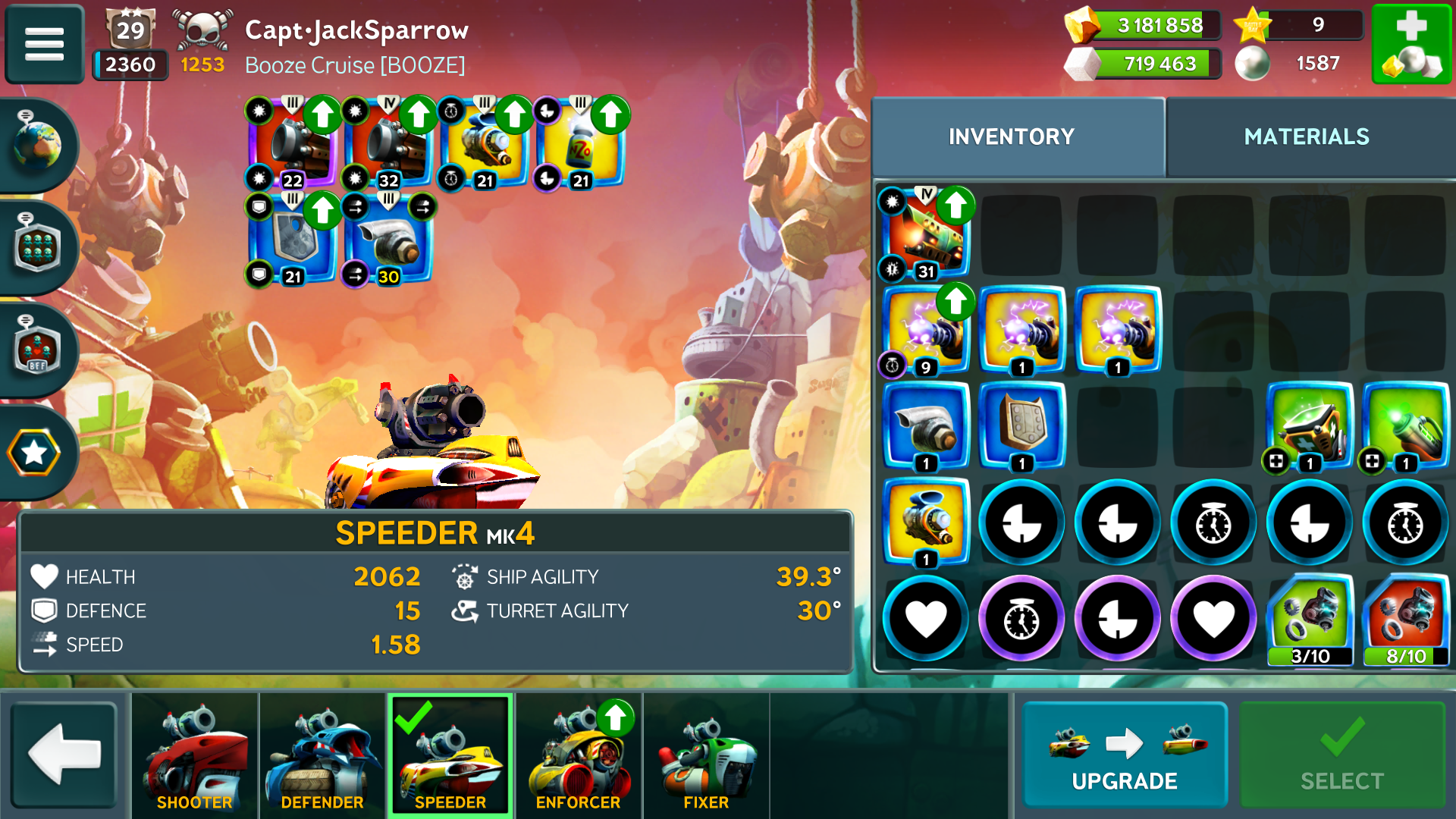Open the star hexagon side button

pos(36,453)
